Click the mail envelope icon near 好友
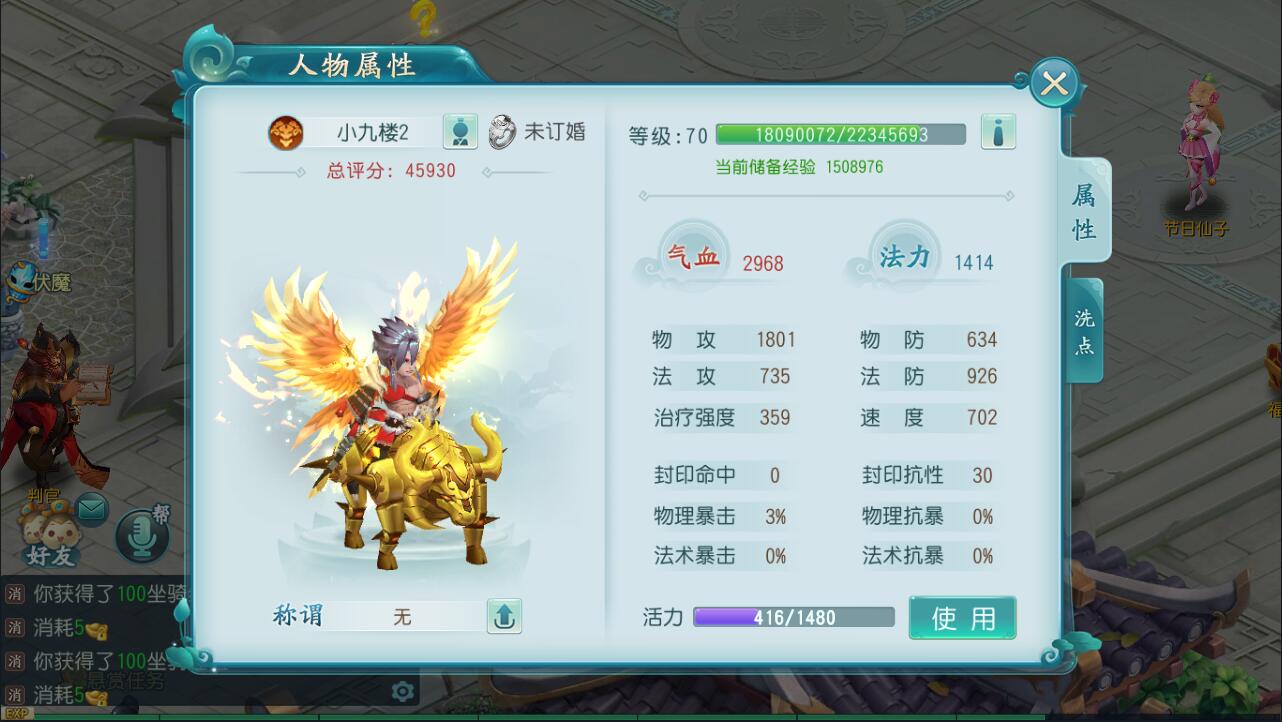Image resolution: width=1282 pixels, height=722 pixels. click(x=91, y=508)
